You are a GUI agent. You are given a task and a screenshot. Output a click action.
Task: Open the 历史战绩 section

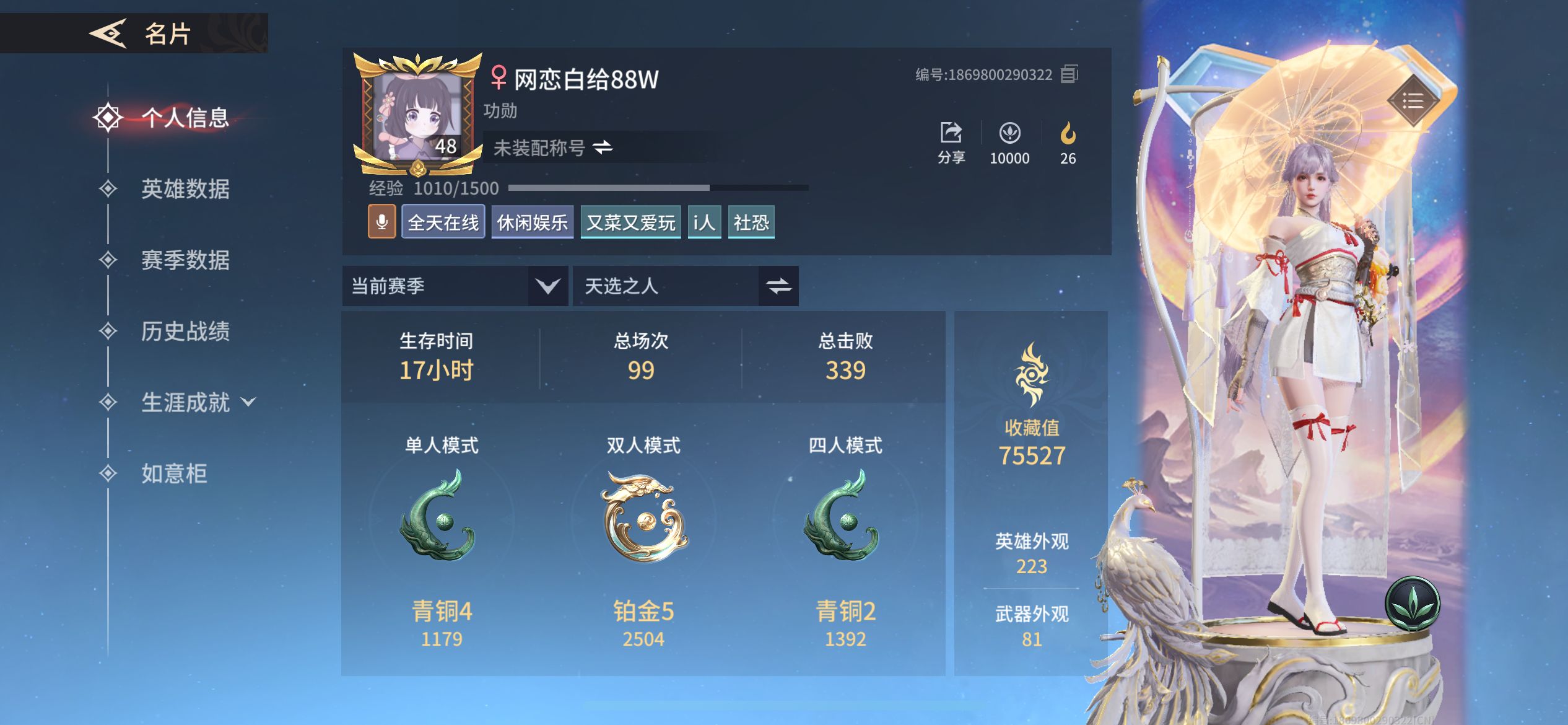click(186, 333)
